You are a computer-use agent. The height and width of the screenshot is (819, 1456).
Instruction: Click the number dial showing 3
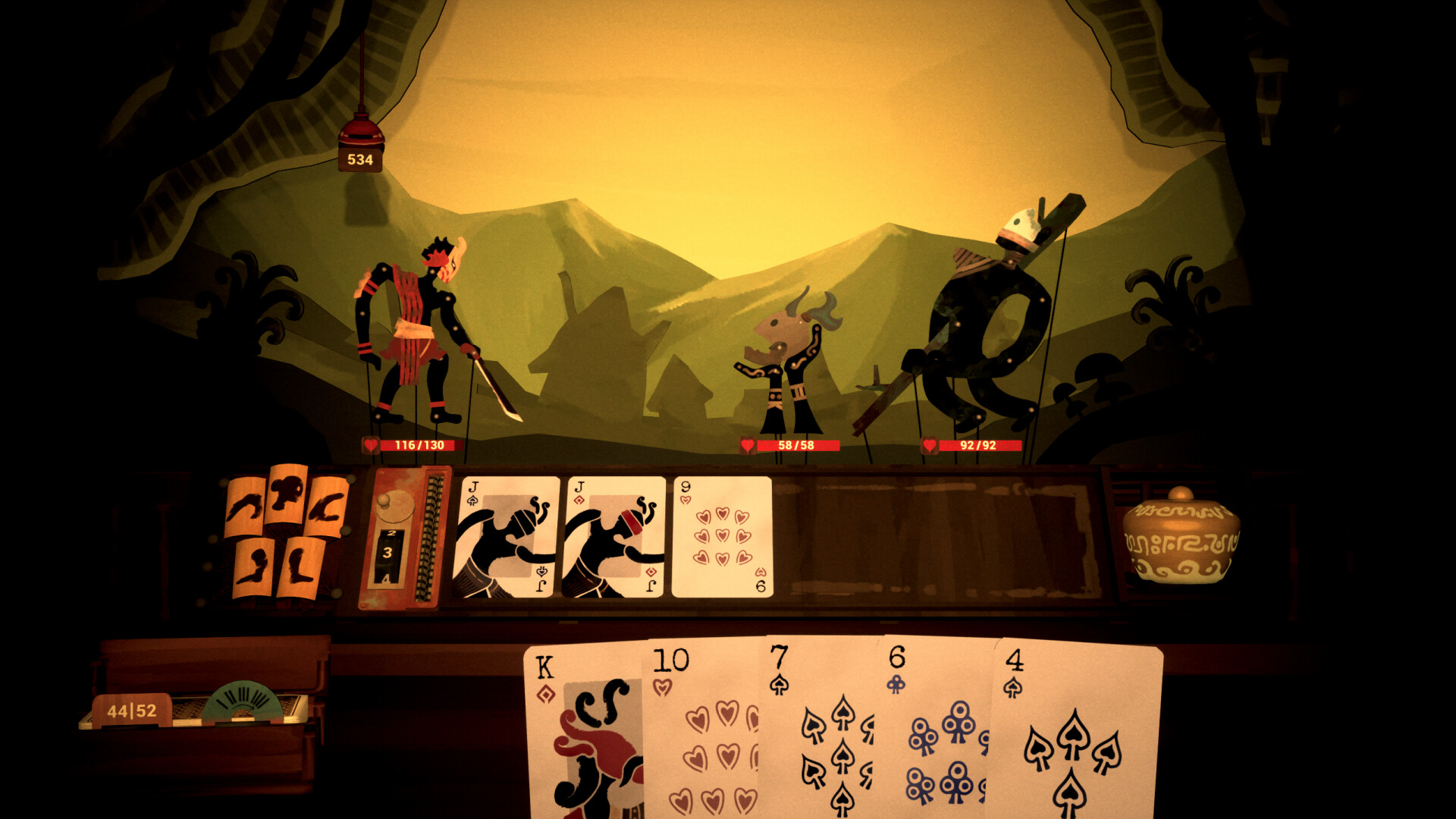pyautogui.click(x=388, y=551)
